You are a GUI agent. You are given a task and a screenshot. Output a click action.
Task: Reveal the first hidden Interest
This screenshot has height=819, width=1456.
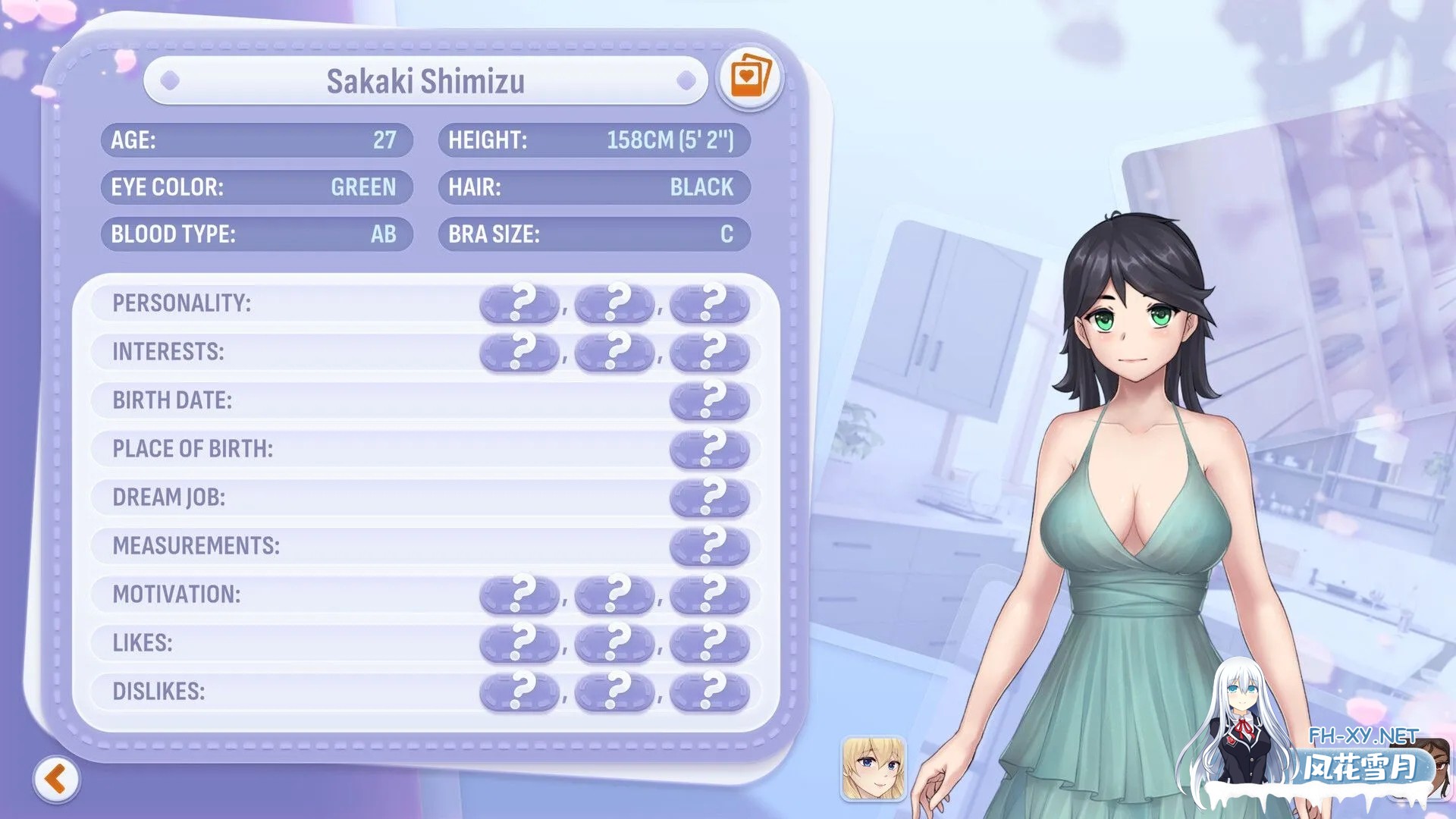pyautogui.click(x=520, y=352)
